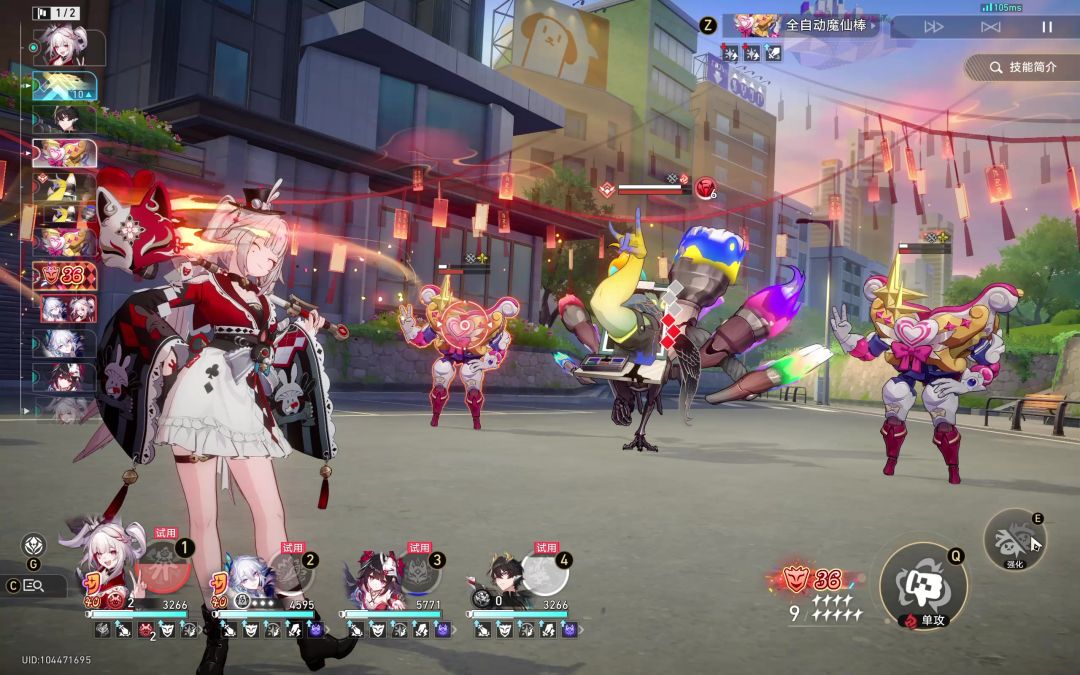Screen dimensions: 1080x675
Task: Toggle auto-battle mode
Action: point(990,27)
